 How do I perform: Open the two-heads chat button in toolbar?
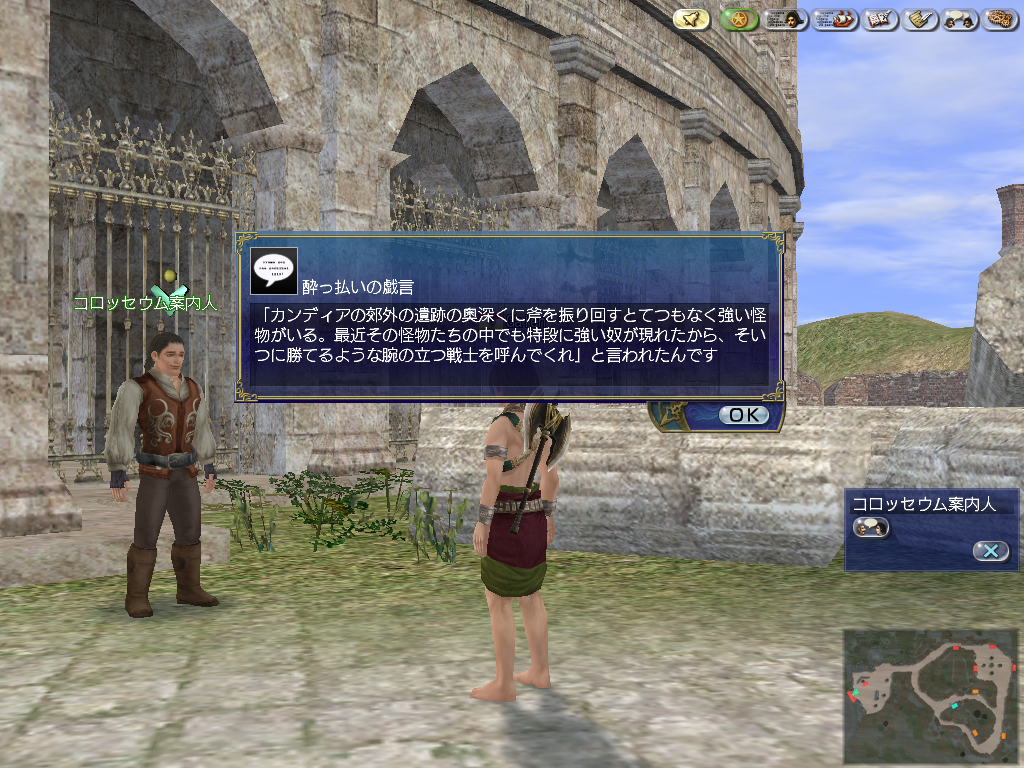tap(960, 19)
